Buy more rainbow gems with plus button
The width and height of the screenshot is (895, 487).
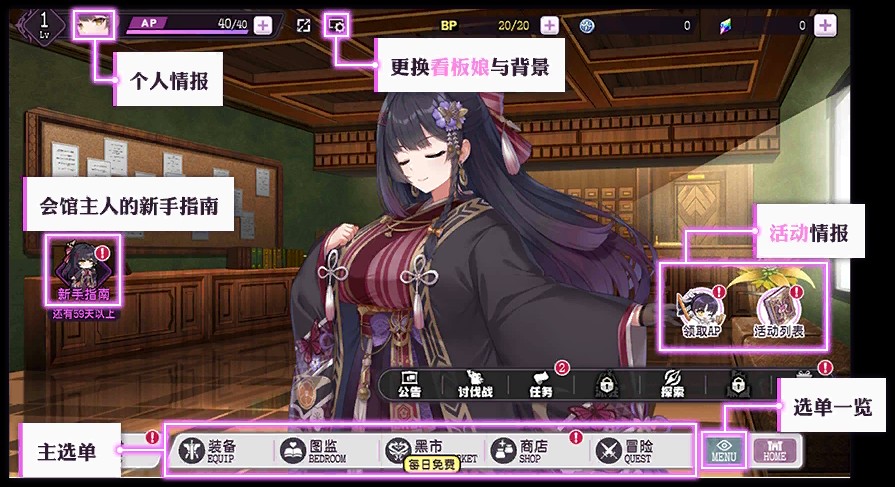(825, 25)
